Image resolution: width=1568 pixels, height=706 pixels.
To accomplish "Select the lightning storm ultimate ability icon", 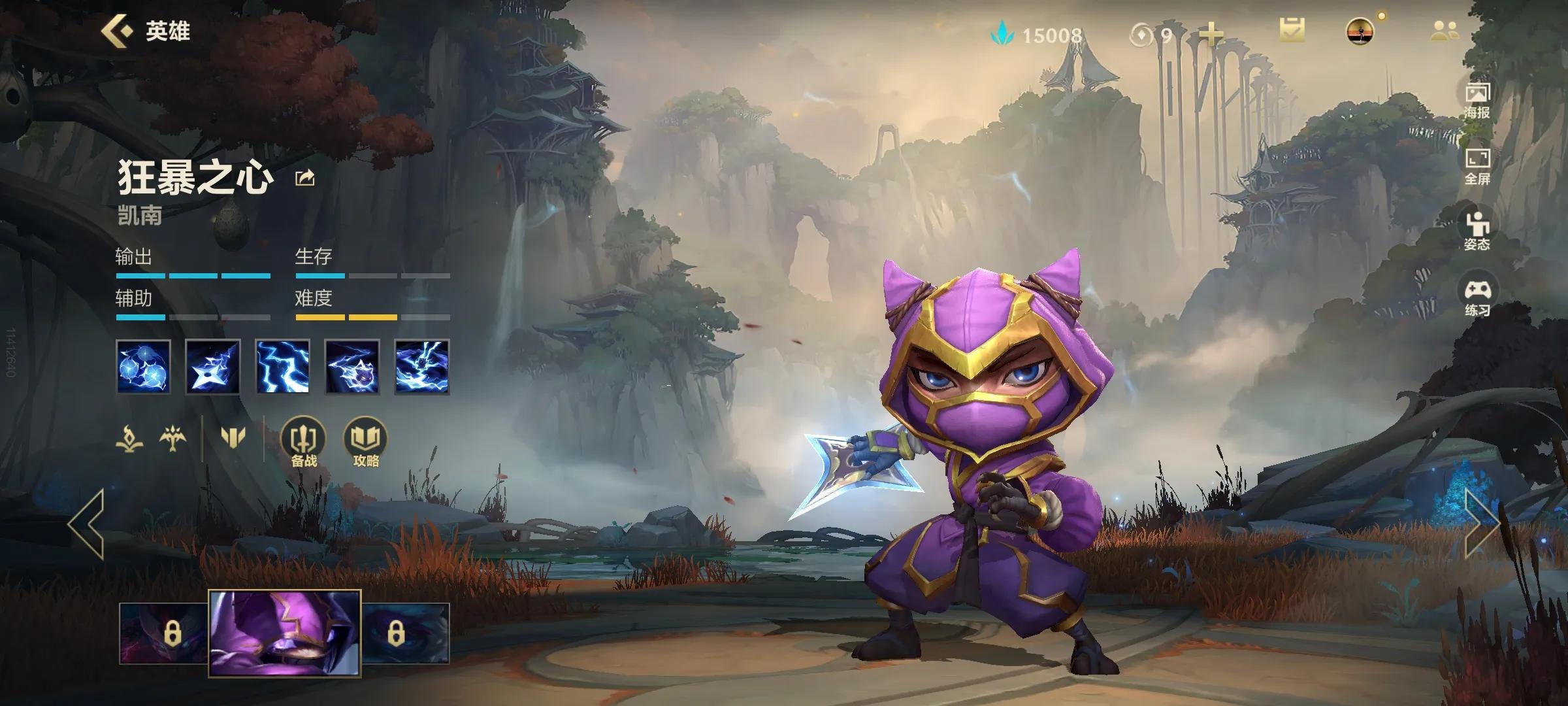I will tap(422, 367).
